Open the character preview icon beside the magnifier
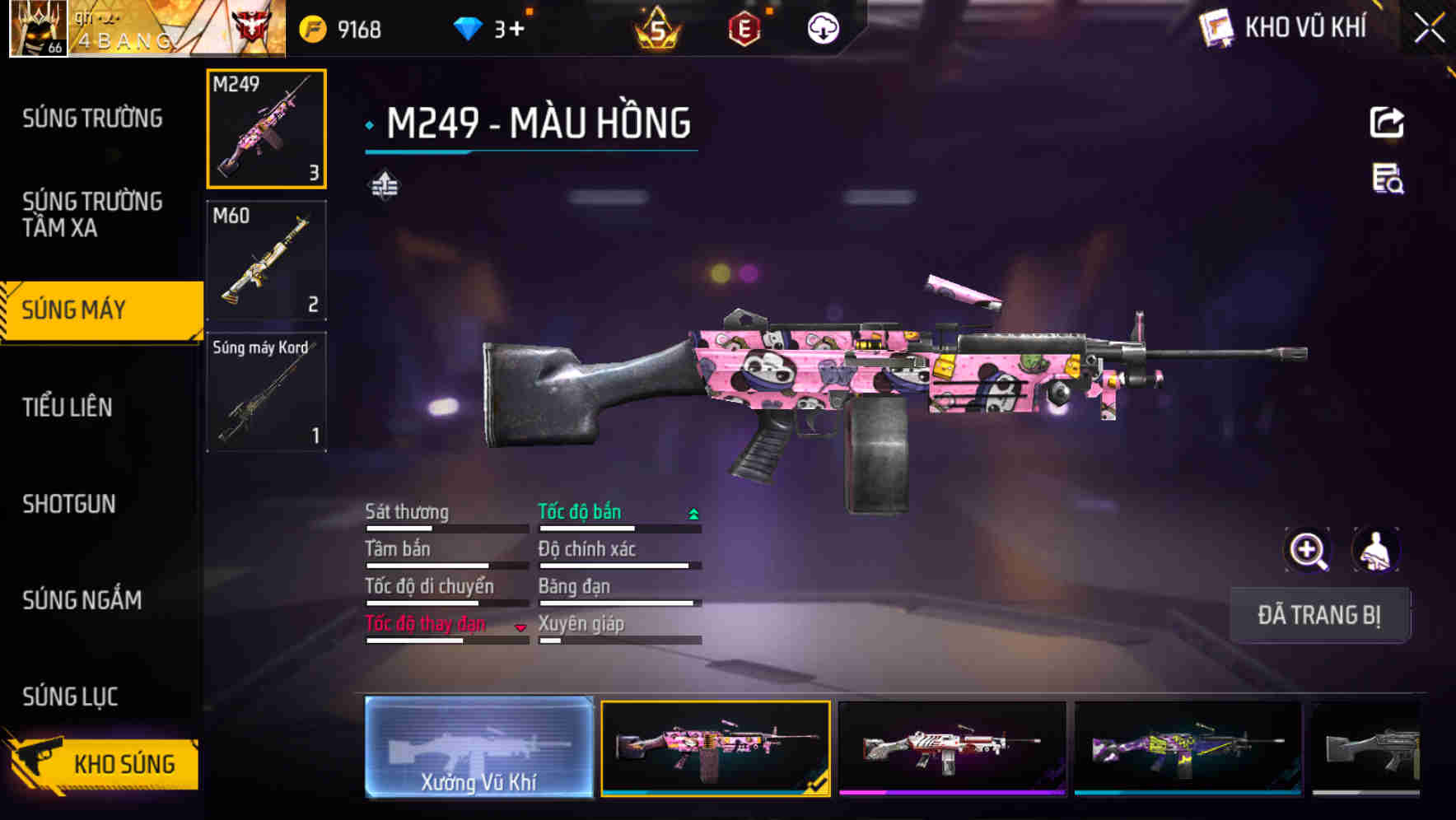1456x820 pixels. click(1375, 550)
